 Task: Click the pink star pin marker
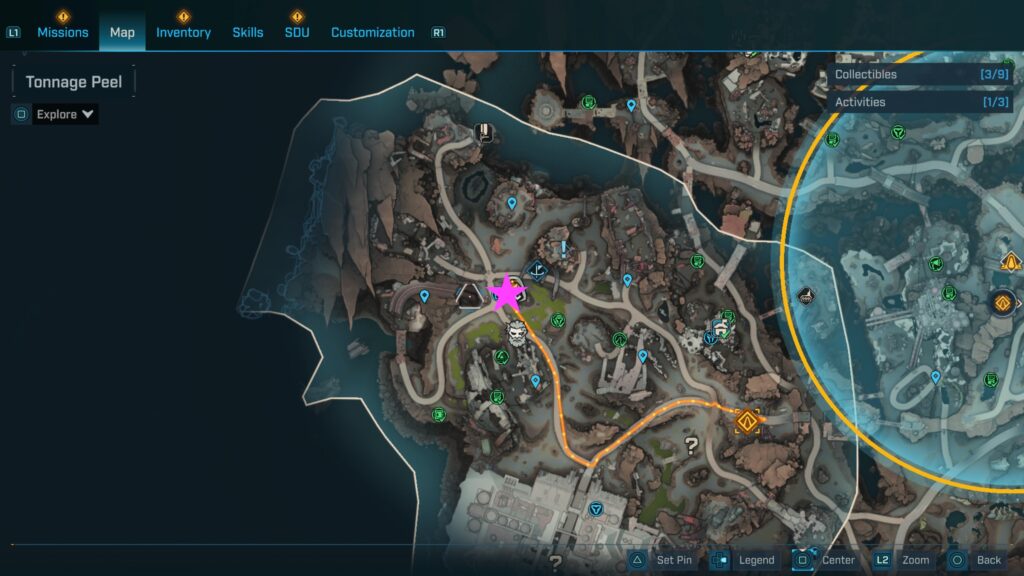[506, 294]
